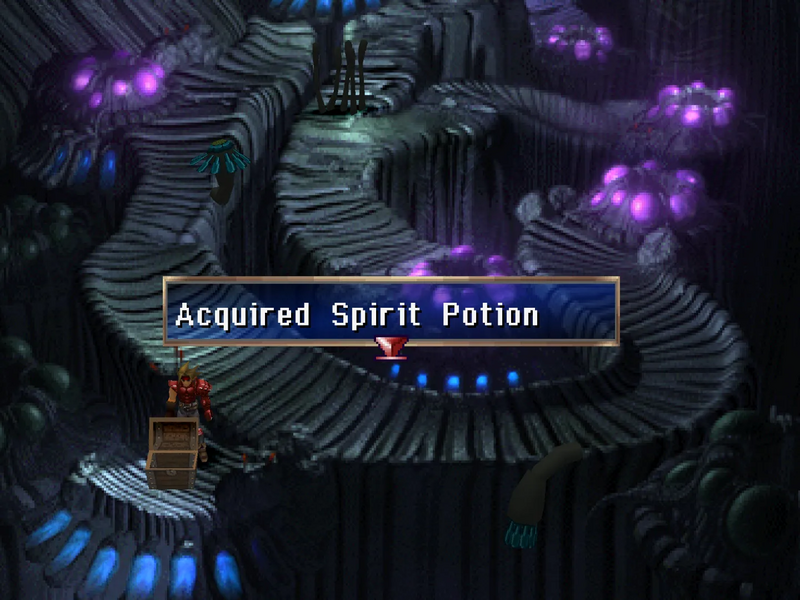Click the red continue arrow under the message

pos(389,347)
